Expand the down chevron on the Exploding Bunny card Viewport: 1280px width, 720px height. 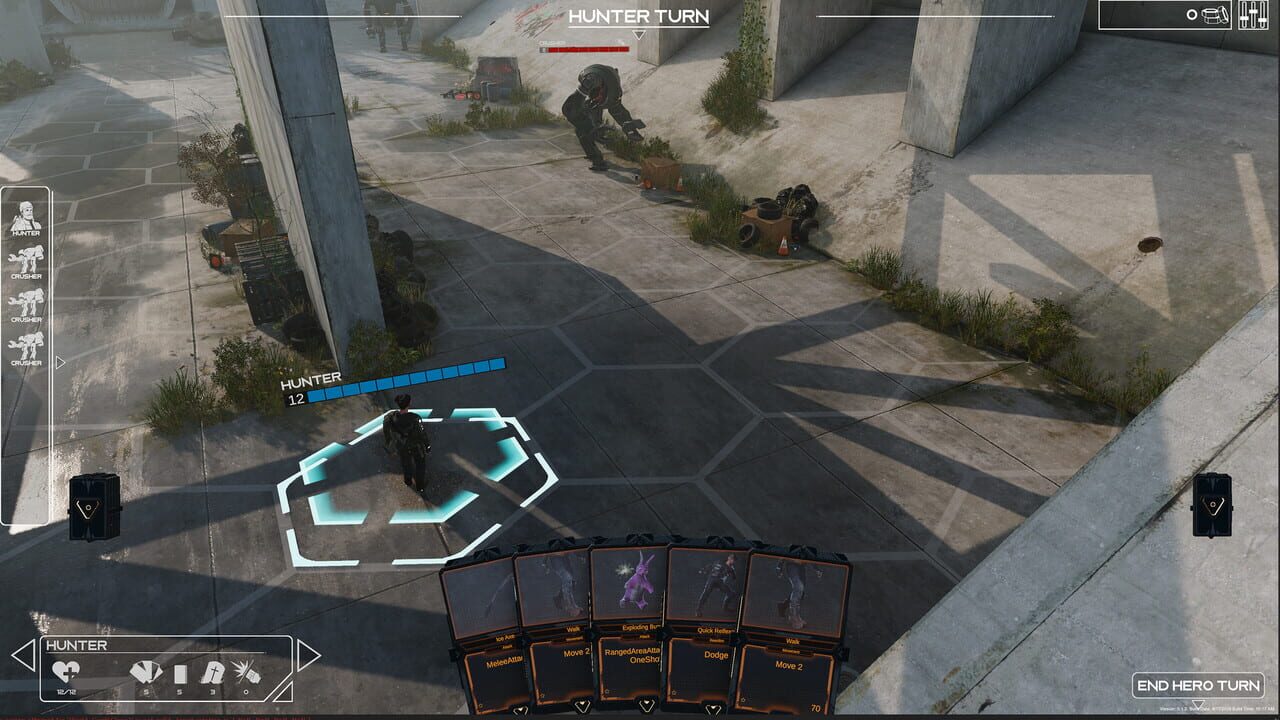click(647, 704)
